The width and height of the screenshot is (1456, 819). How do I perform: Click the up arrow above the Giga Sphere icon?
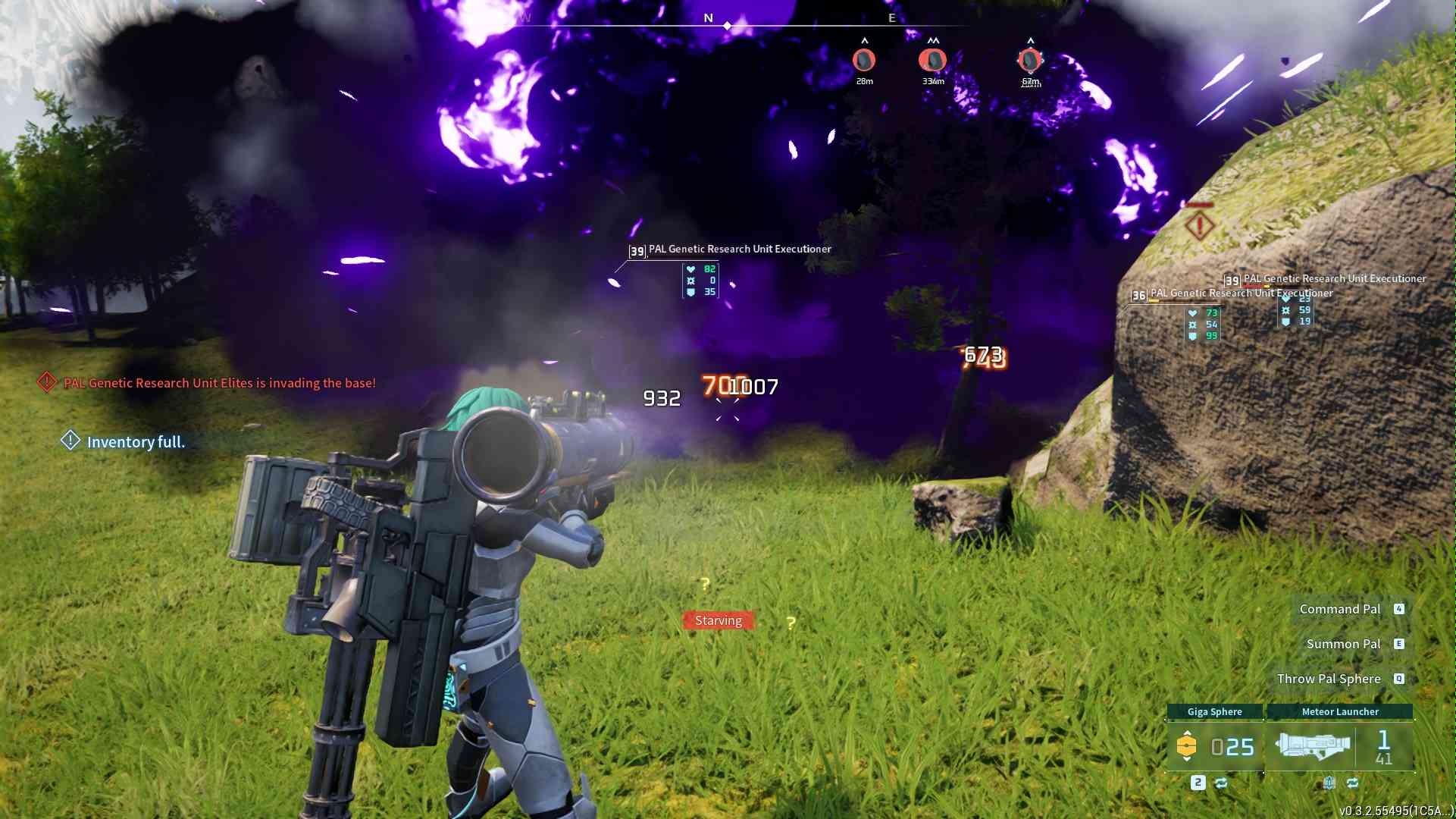click(1188, 733)
